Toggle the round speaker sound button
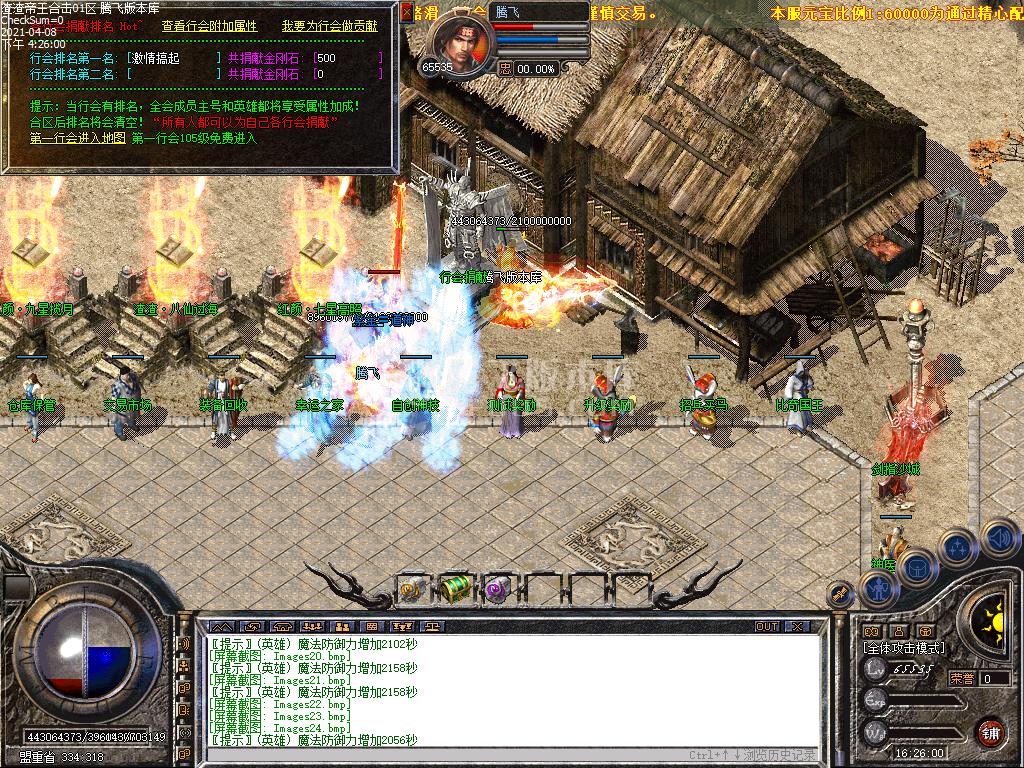 click(998, 538)
